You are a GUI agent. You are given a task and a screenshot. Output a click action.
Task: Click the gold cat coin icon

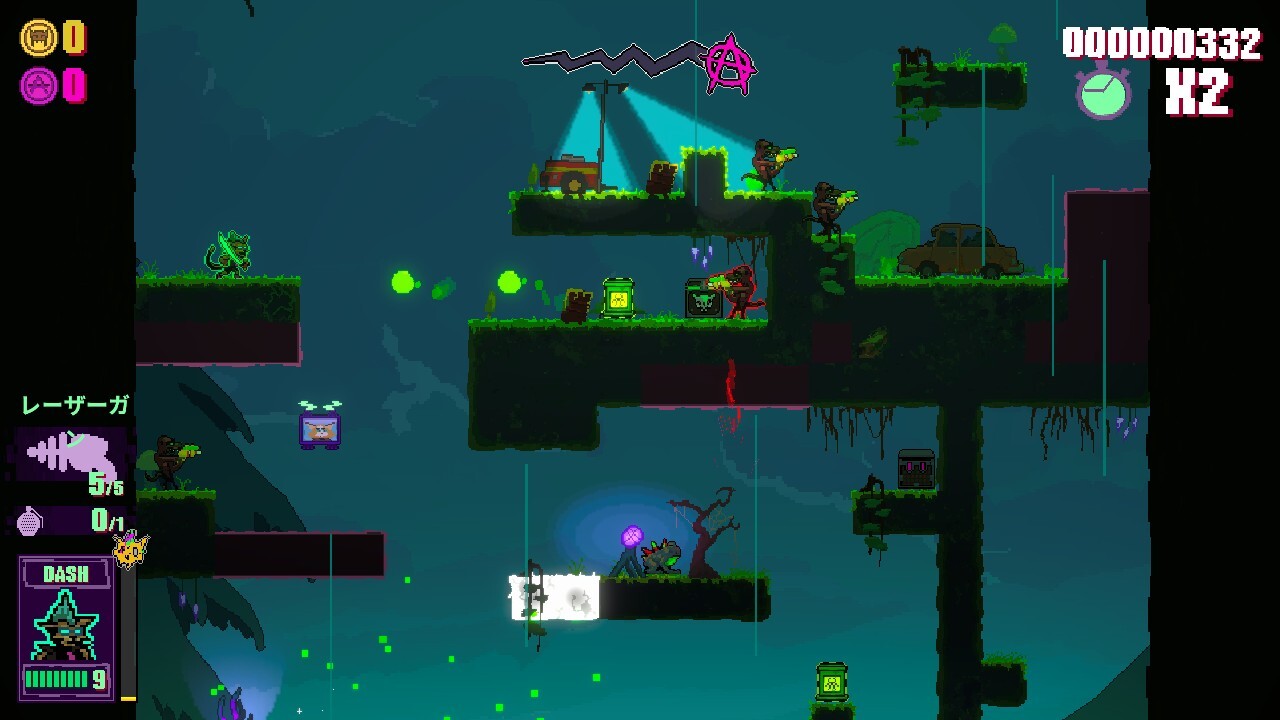[38, 38]
